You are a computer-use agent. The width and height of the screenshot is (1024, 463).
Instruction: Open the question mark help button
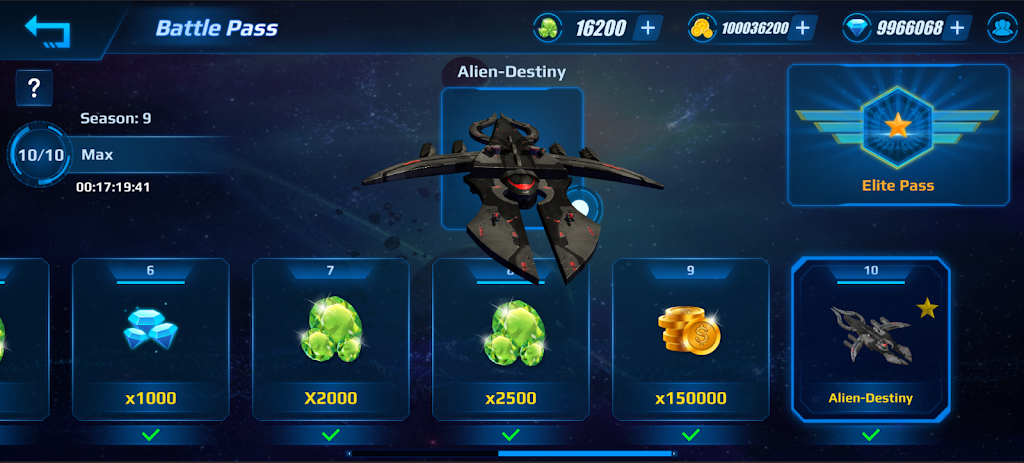click(34, 88)
